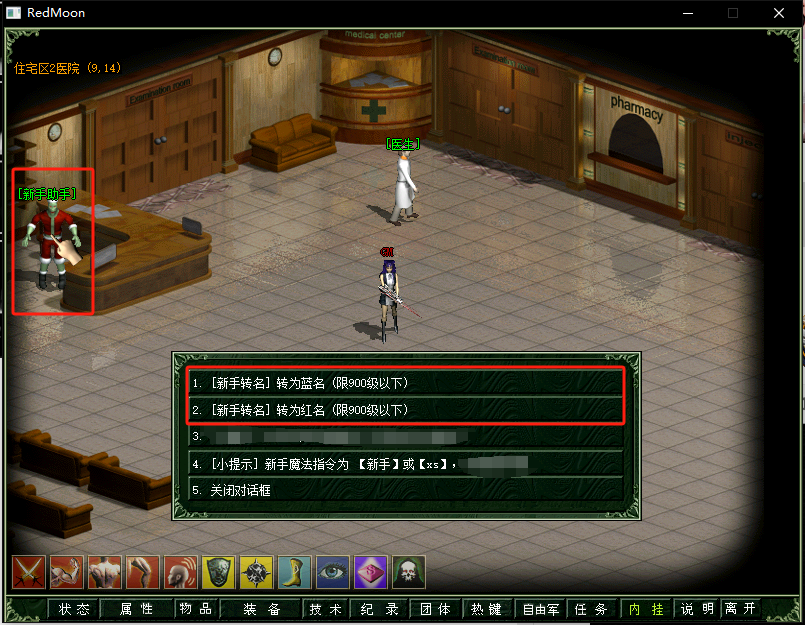Toggle the 内挂 button
This screenshot has height=625, width=805.
646,609
